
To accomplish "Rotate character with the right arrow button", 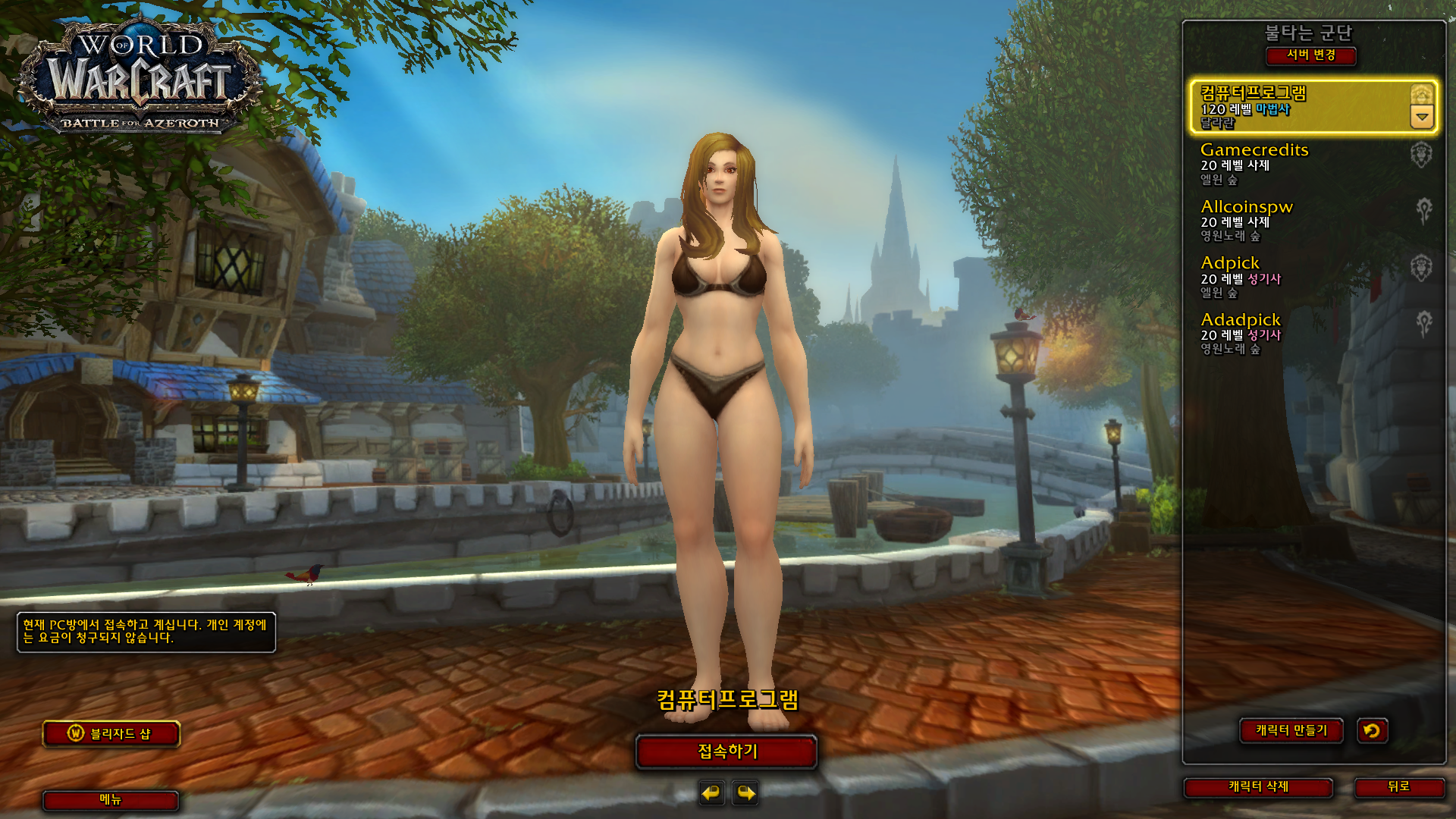I will pos(746,793).
